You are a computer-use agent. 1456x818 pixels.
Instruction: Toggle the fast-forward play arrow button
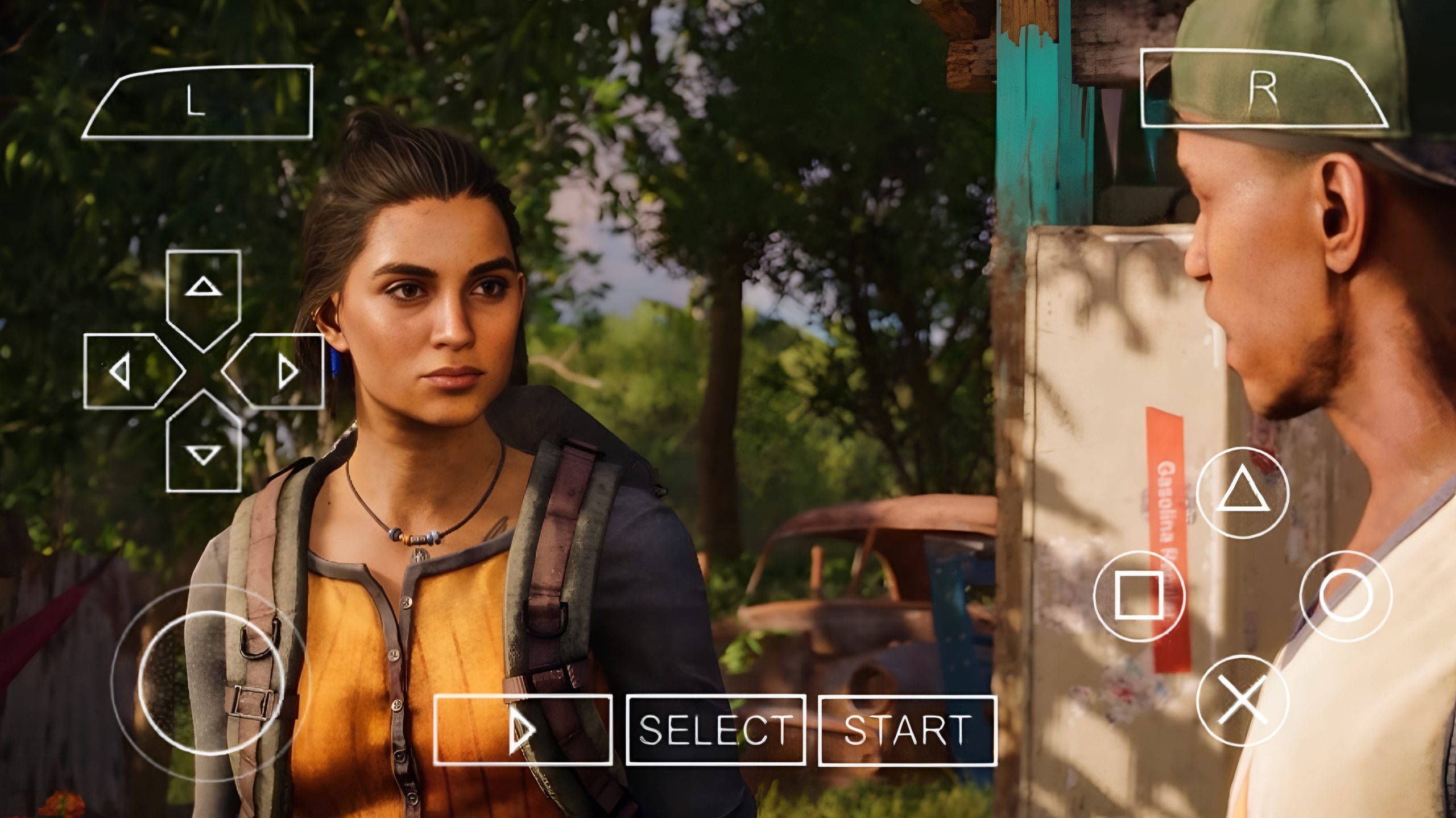[x=523, y=730]
